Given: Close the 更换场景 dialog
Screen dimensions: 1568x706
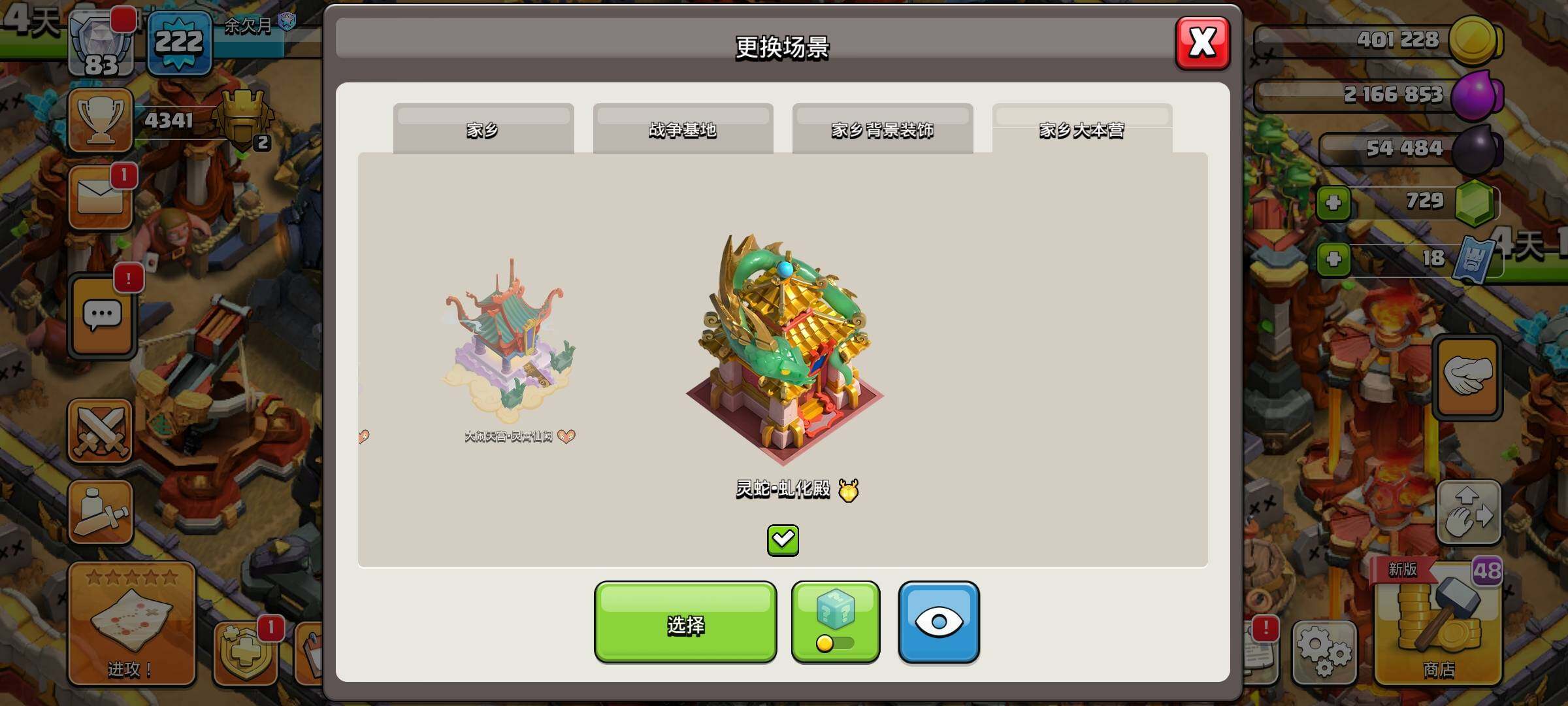Looking at the screenshot, I should tap(1202, 44).
